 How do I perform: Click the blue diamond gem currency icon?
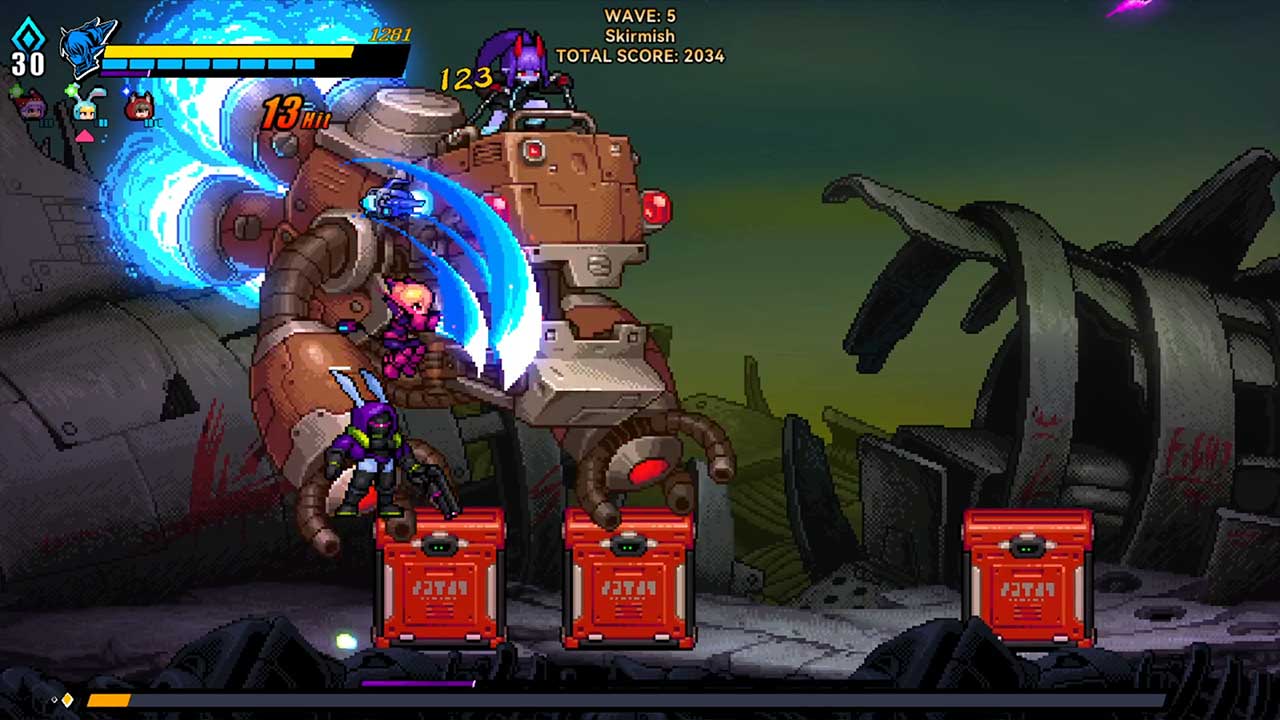[x=27, y=32]
